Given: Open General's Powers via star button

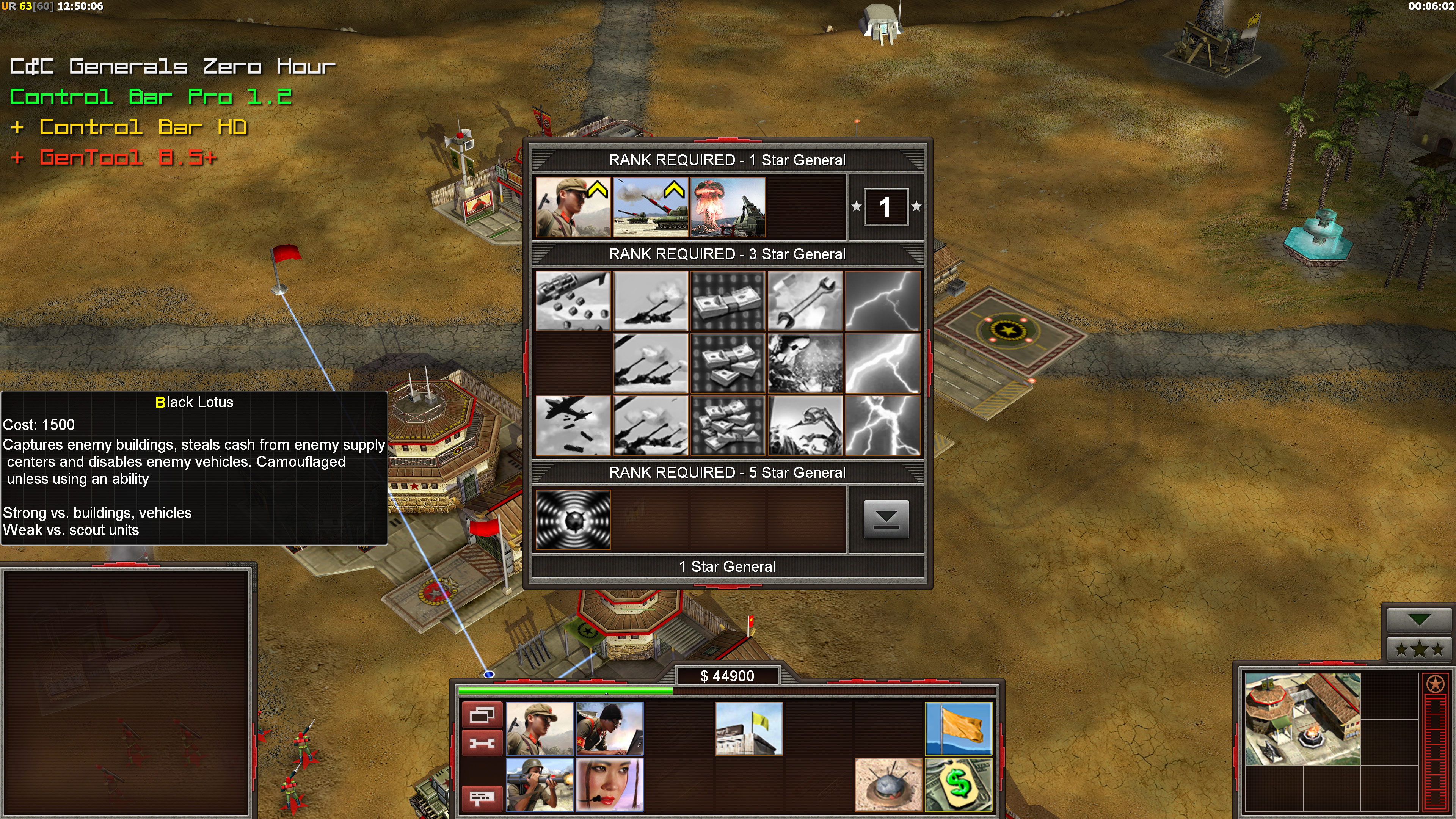Looking at the screenshot, I should 1435,684.
